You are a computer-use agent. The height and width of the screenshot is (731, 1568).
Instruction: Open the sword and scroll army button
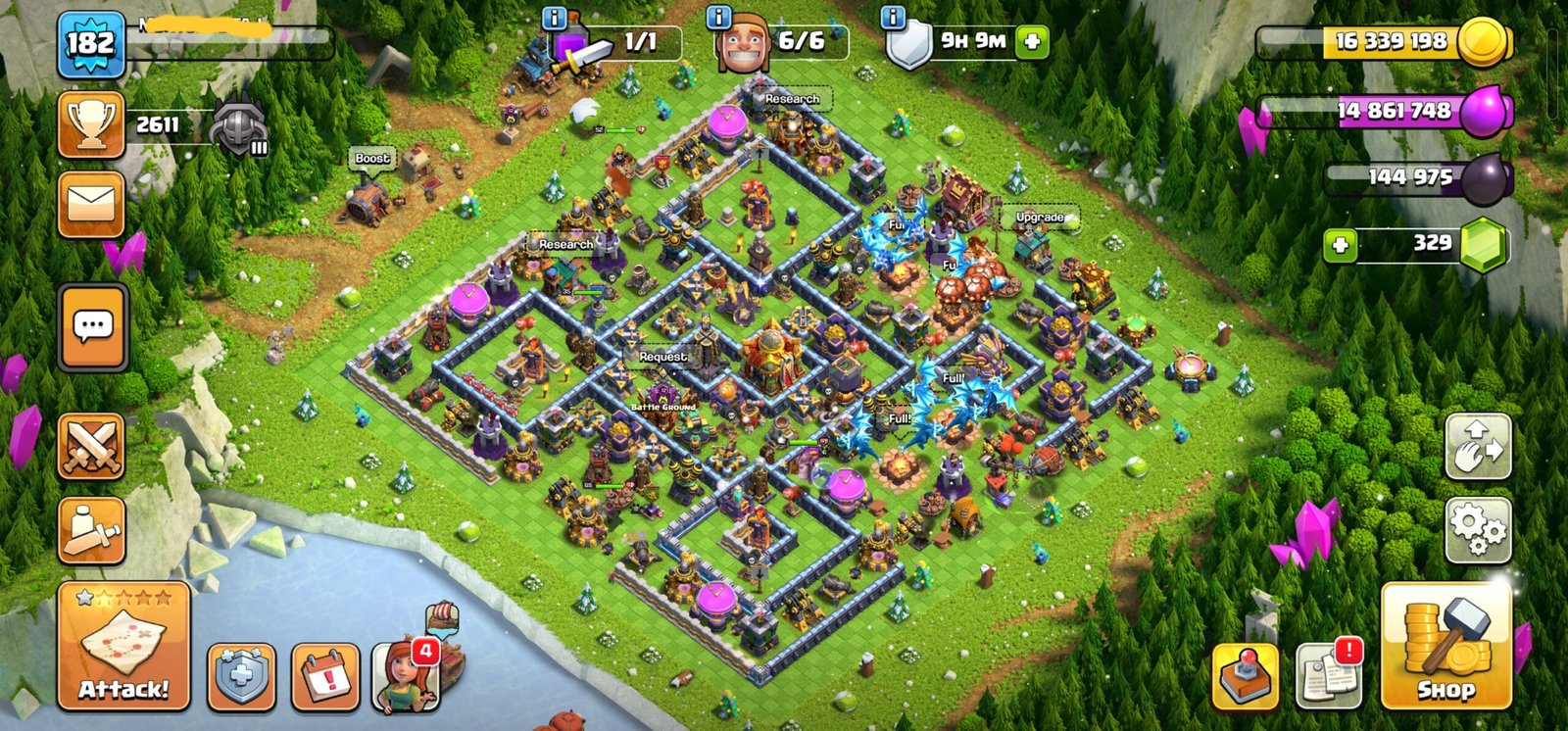pos(91,530)
